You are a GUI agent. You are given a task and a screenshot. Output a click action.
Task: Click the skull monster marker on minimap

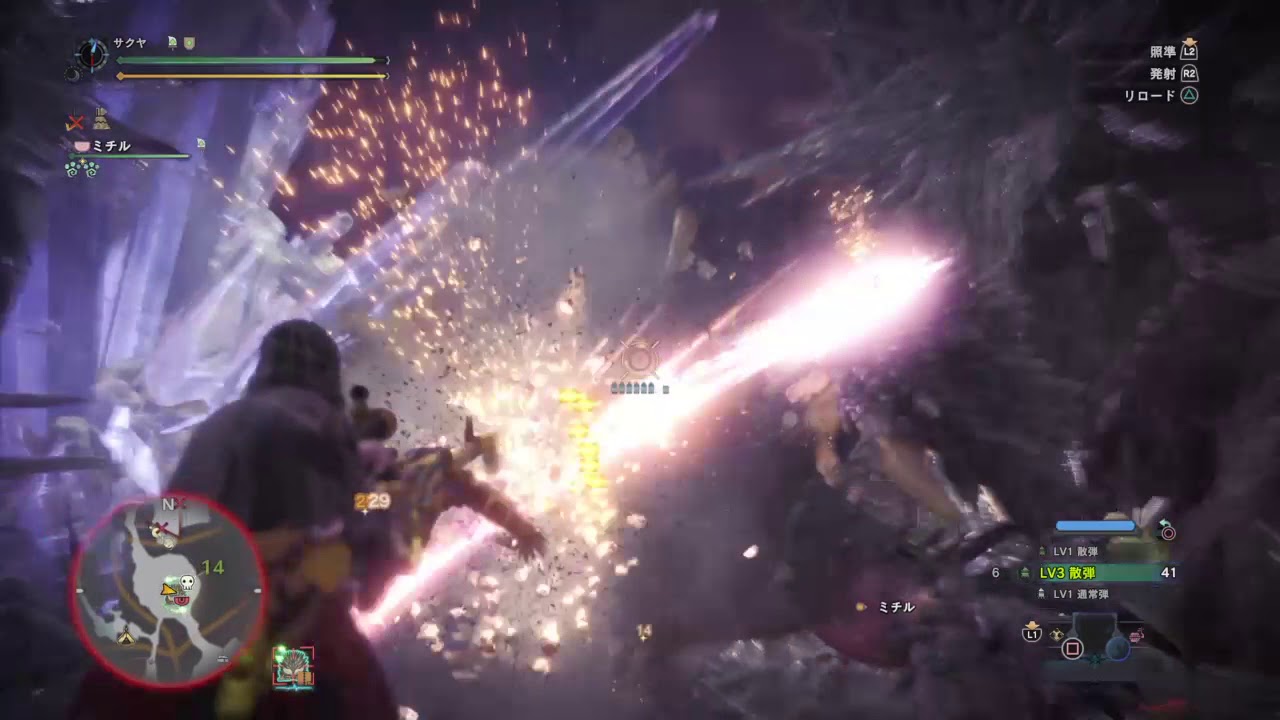(185, 582)
